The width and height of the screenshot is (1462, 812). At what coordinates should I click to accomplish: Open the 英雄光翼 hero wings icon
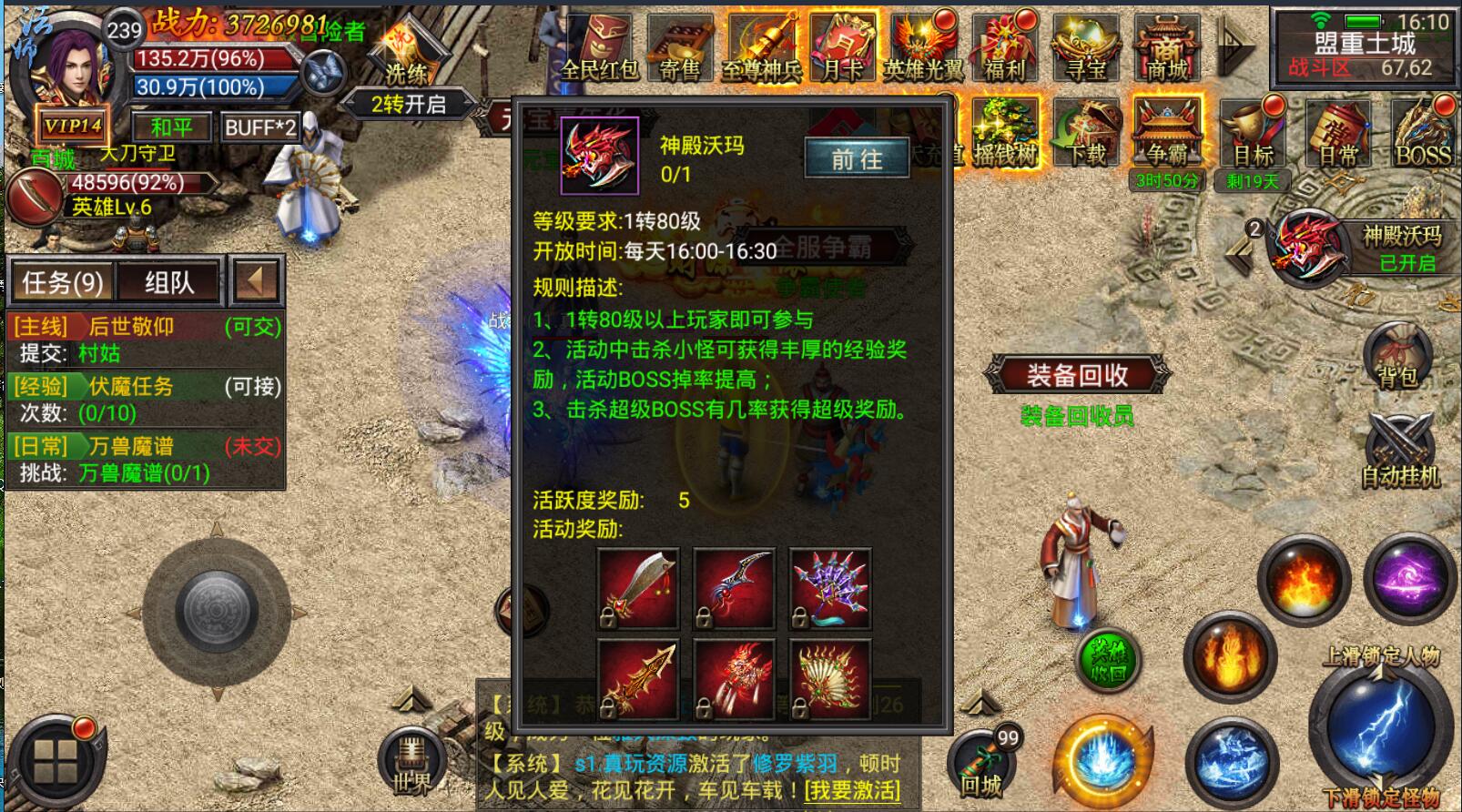point(923,51)
